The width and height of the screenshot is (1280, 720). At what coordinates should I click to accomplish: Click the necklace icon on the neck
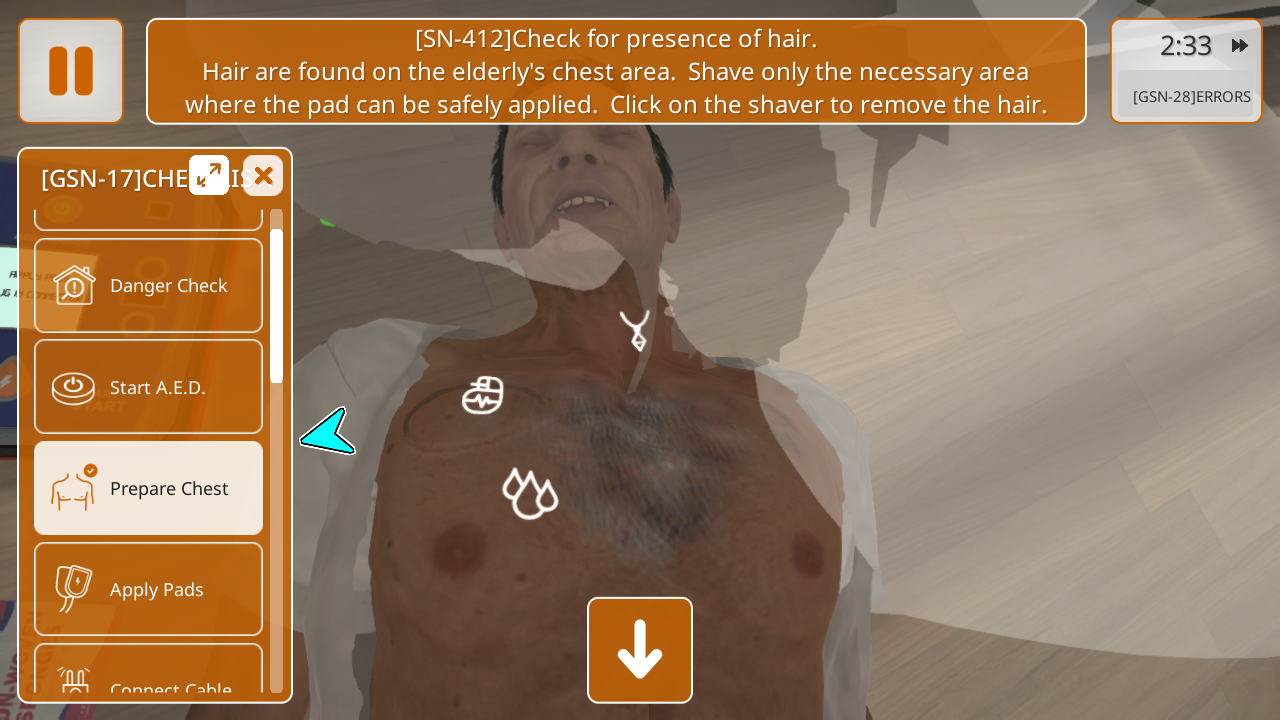click(634, 330)
